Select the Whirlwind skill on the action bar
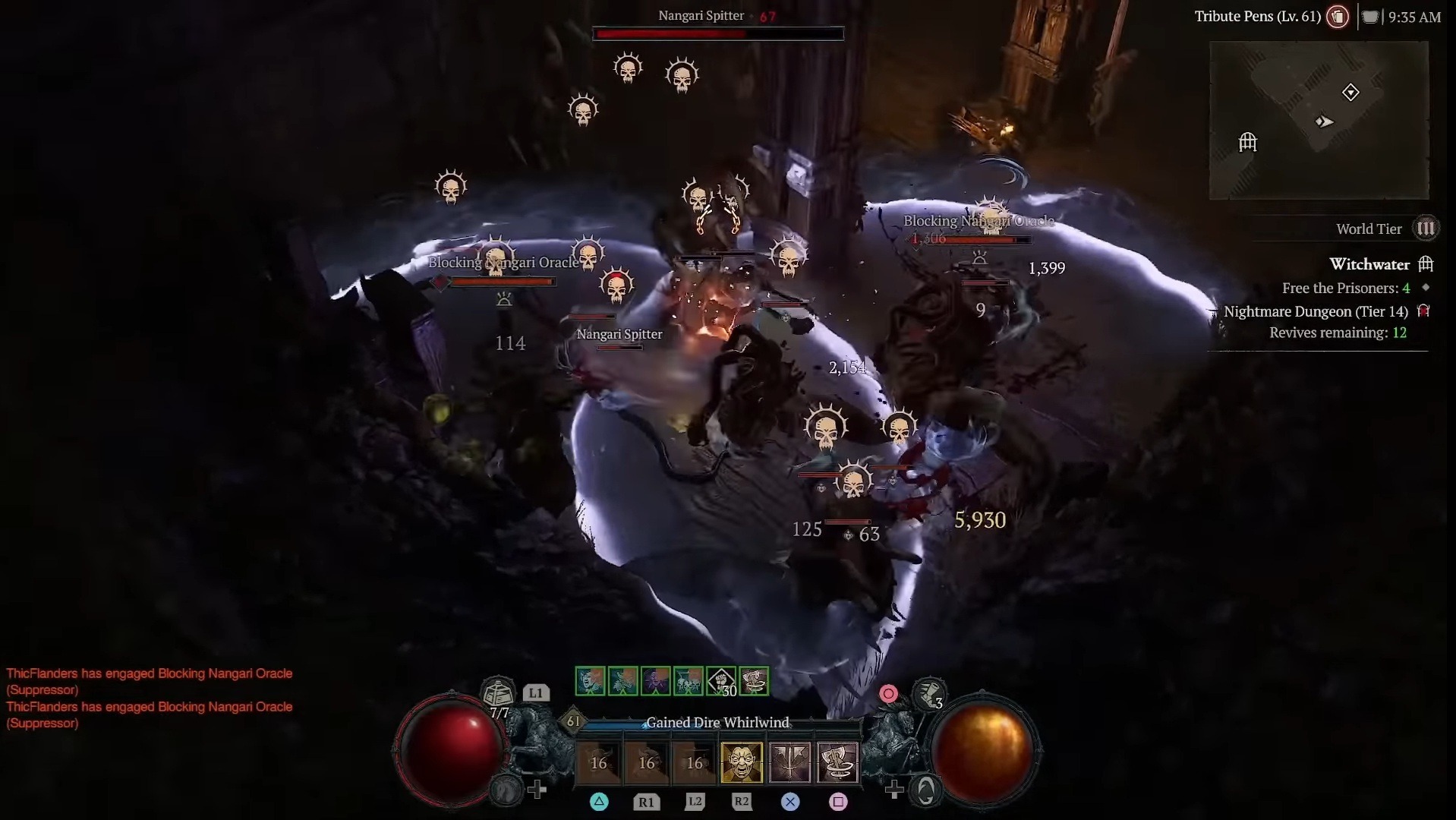The width and height of the screenshot is (1456, 820). click(x=839, y=762)
